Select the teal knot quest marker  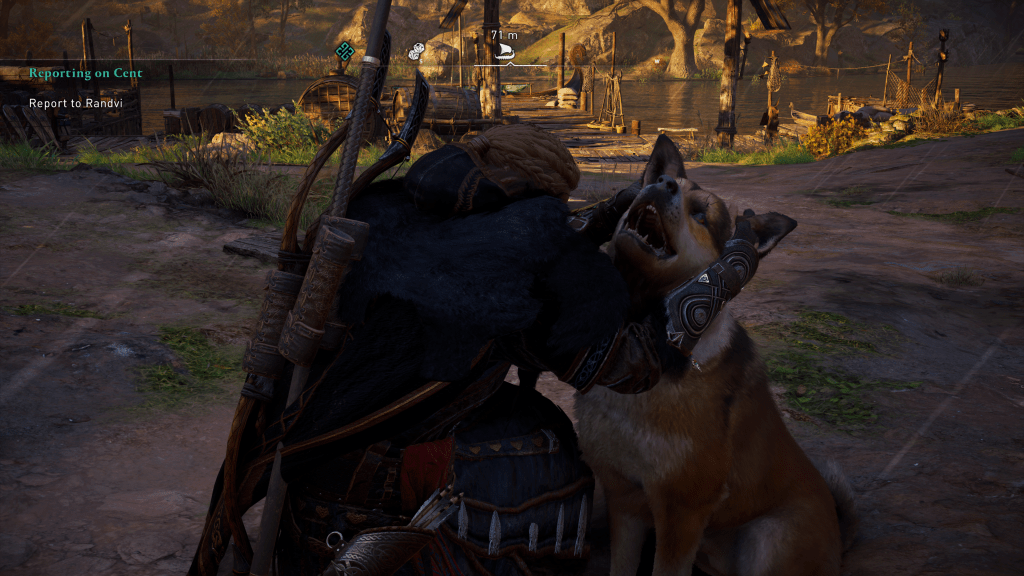pos(345,50)
